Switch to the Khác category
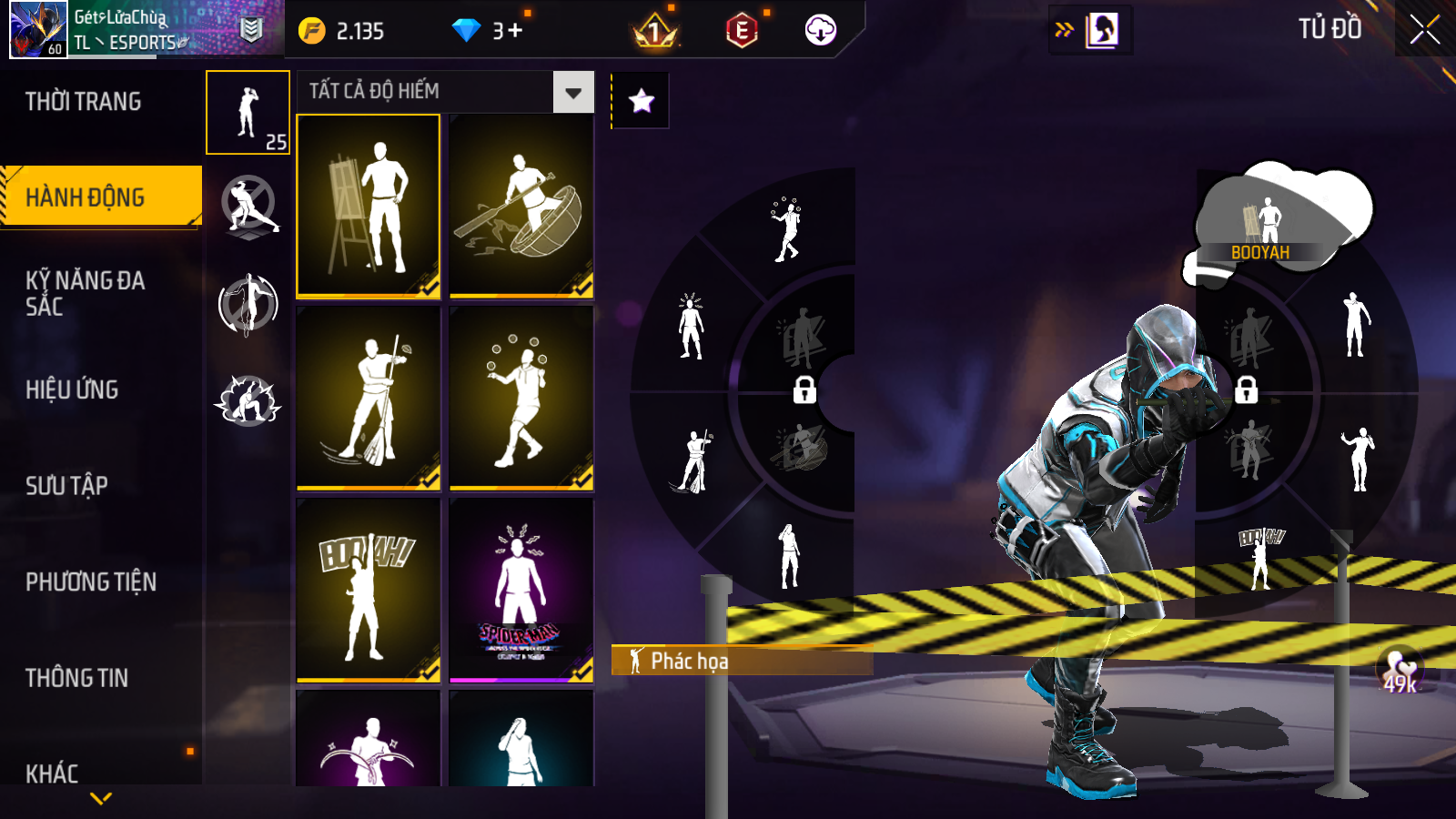The width and height of the screenshot is (1456, 819). (53, 773)
